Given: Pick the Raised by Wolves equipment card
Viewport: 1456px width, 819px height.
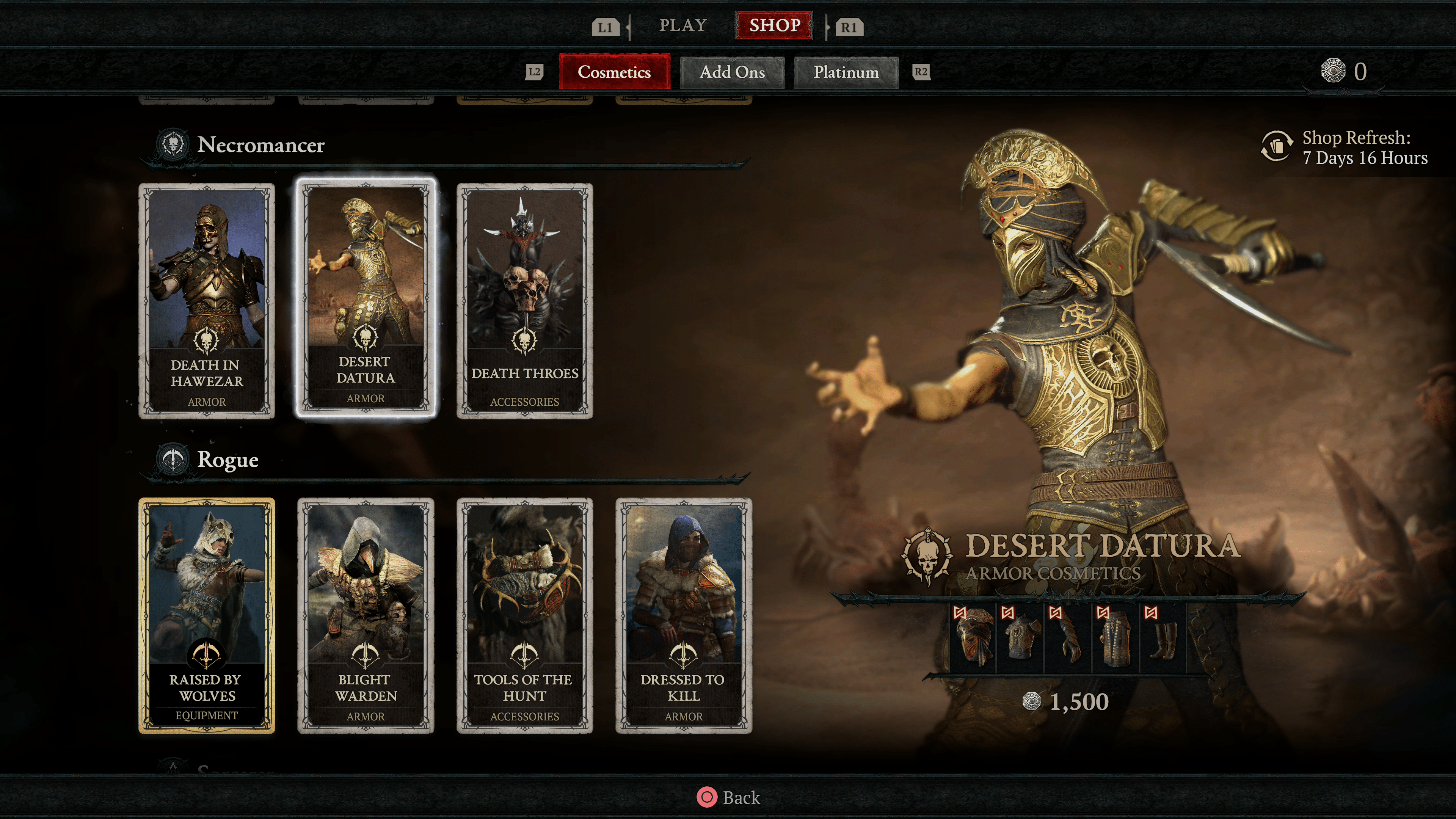Looking at the screenshot, I should click(207, 615).
